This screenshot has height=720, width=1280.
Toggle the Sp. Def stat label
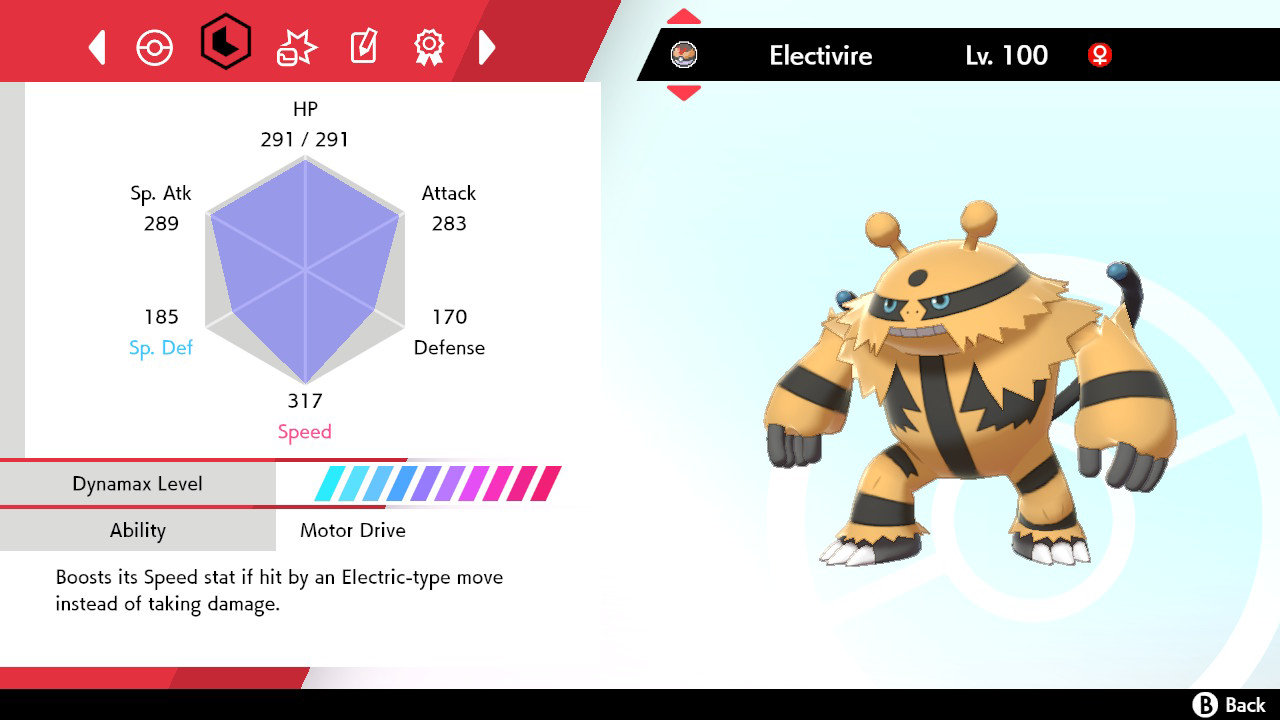point(161,348)
